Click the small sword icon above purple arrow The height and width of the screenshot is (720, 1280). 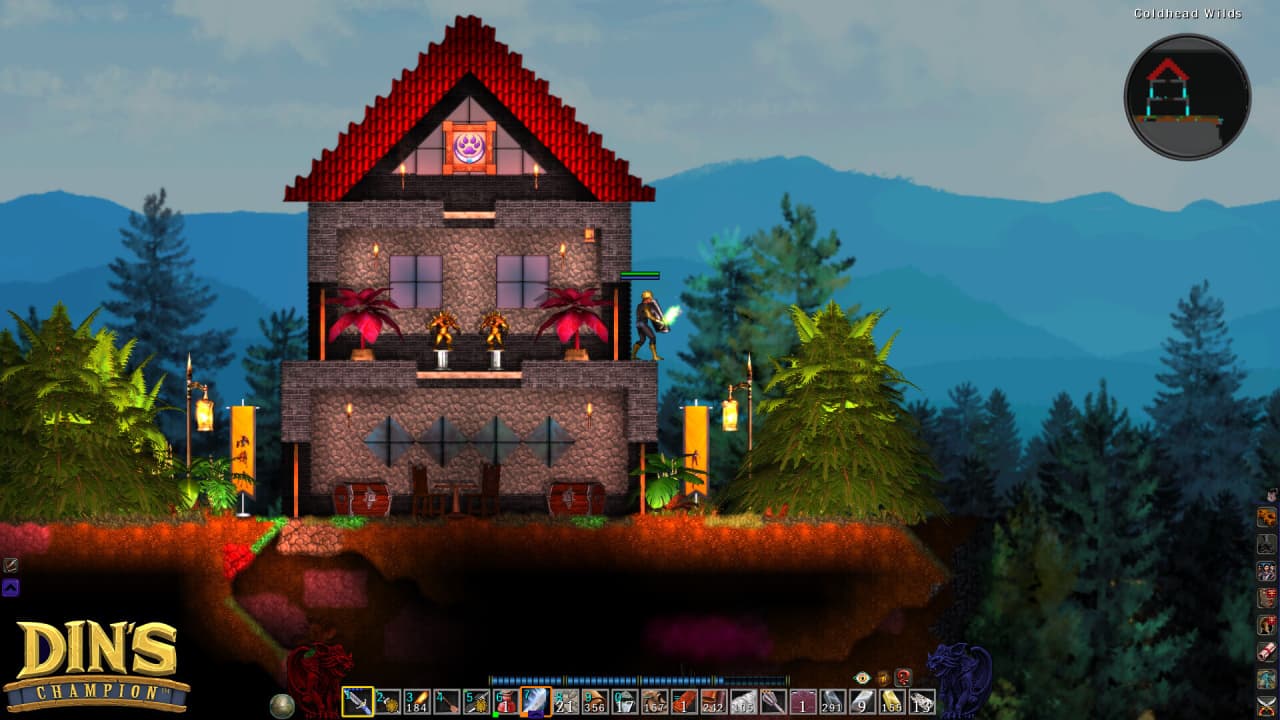[x=10, y=565]
